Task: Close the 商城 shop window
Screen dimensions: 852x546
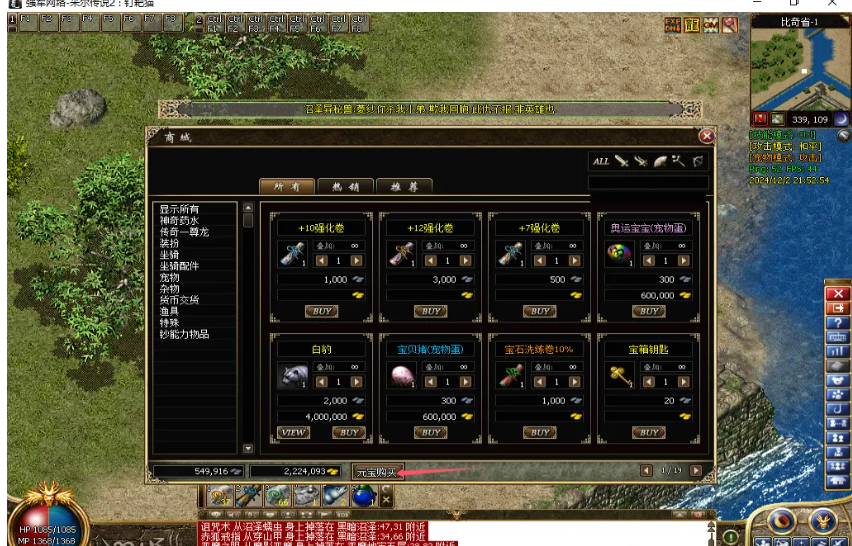Action: (707, 136)
